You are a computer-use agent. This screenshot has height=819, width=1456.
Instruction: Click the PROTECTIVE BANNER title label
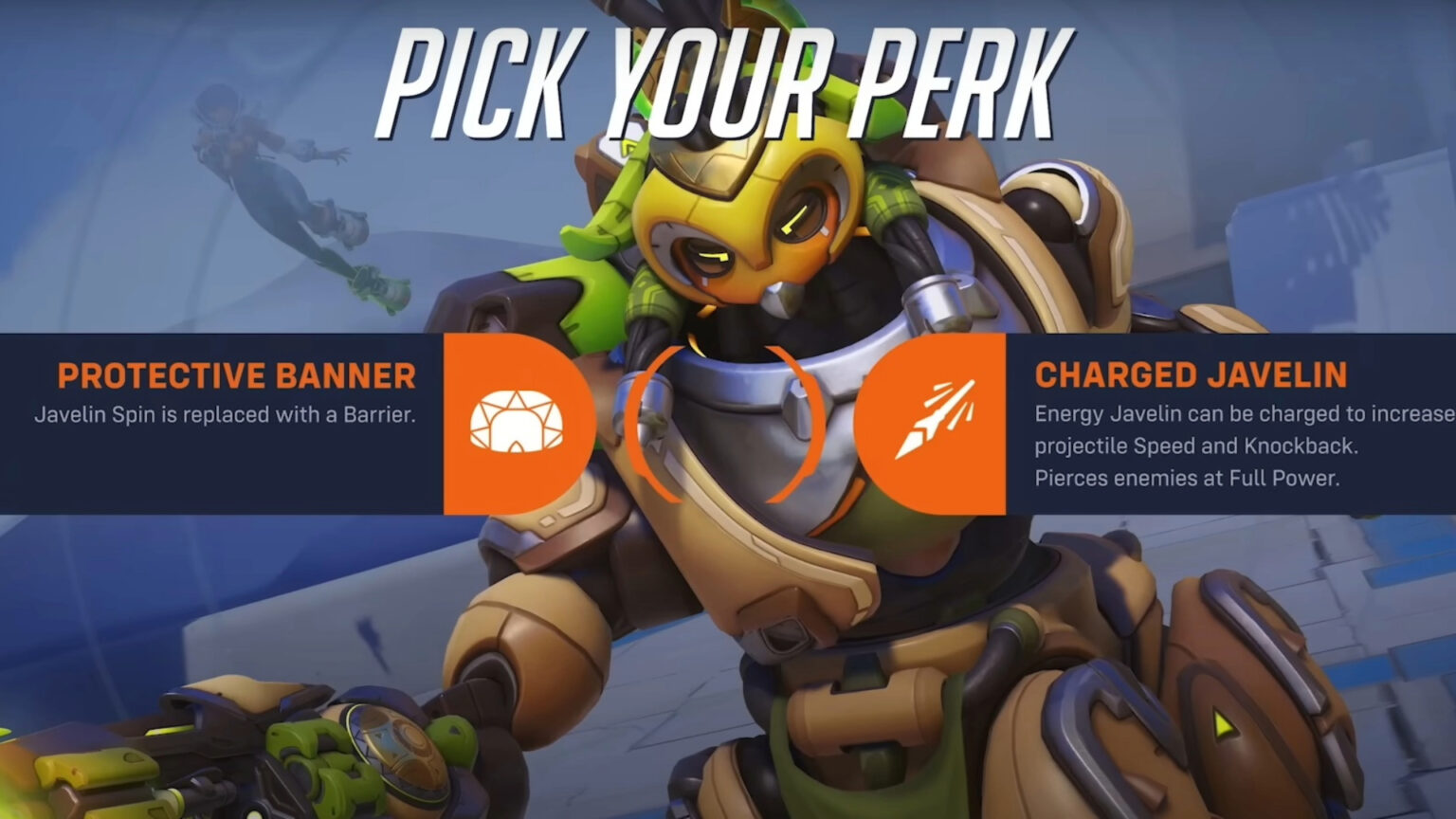237,376
